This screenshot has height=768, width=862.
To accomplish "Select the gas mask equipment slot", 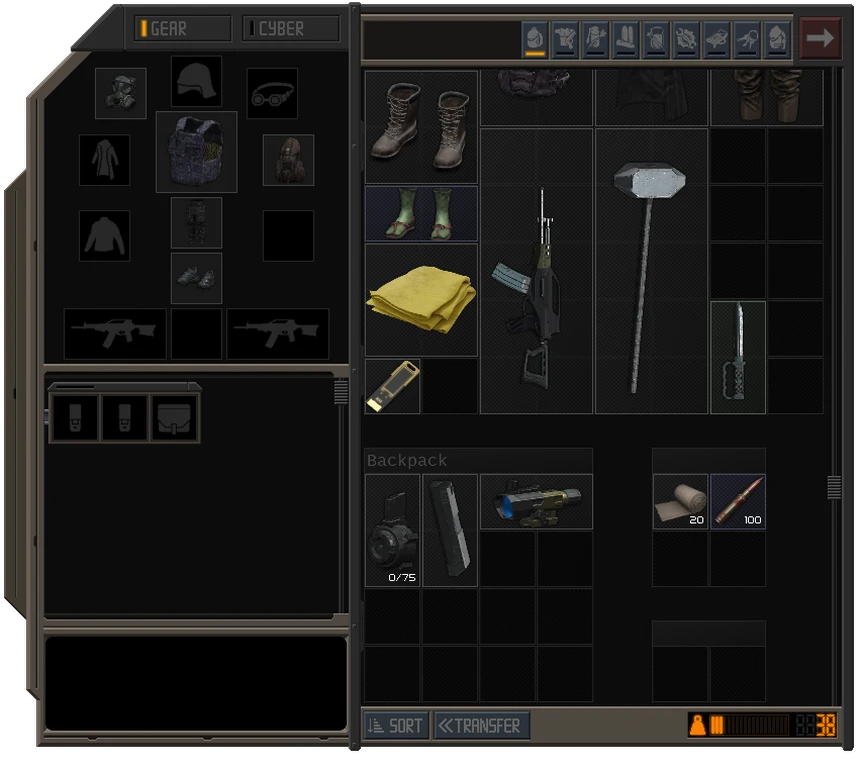I will pos(121,93).
